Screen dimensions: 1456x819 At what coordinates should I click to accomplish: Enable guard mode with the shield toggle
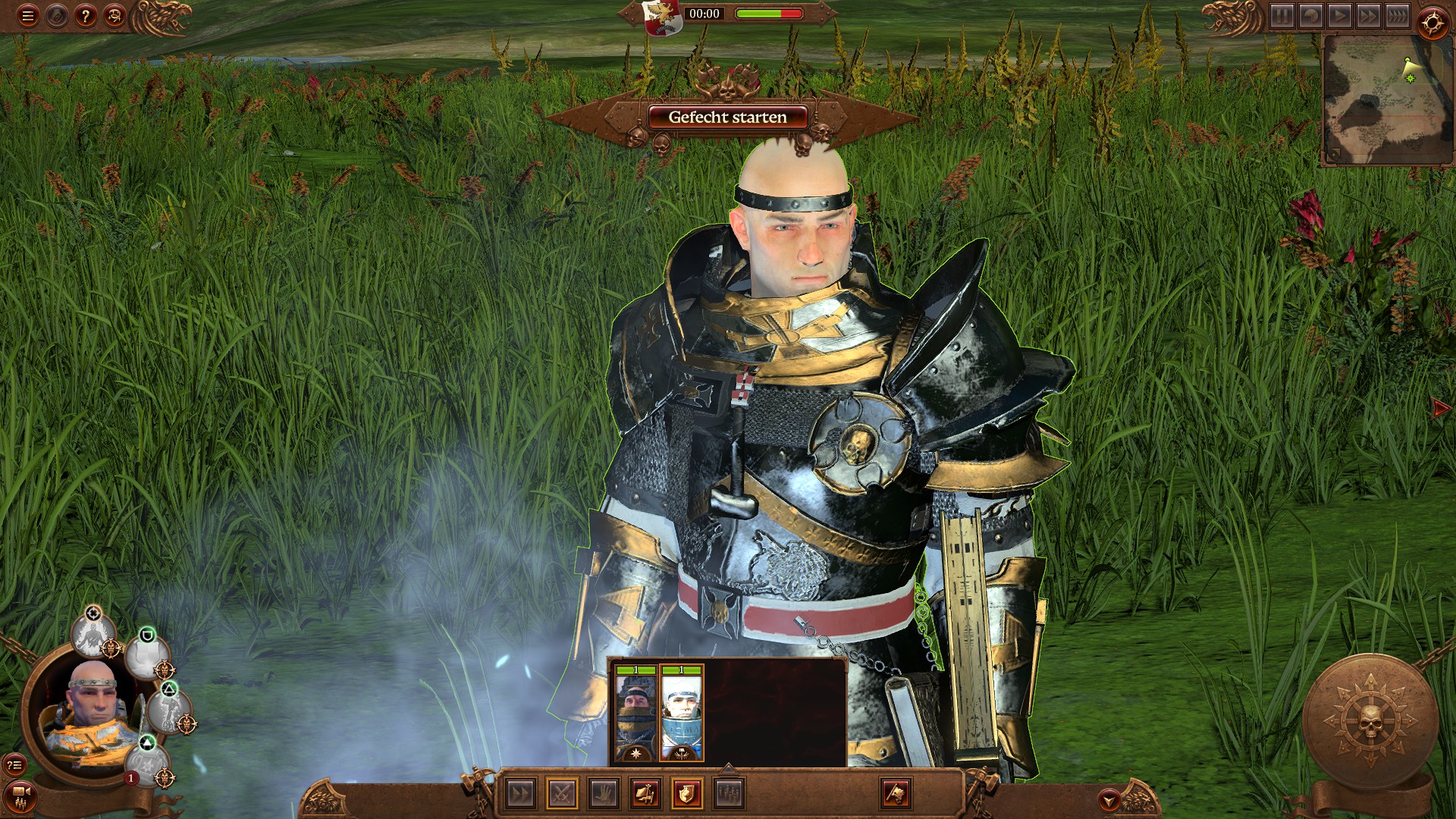[688, 794]
